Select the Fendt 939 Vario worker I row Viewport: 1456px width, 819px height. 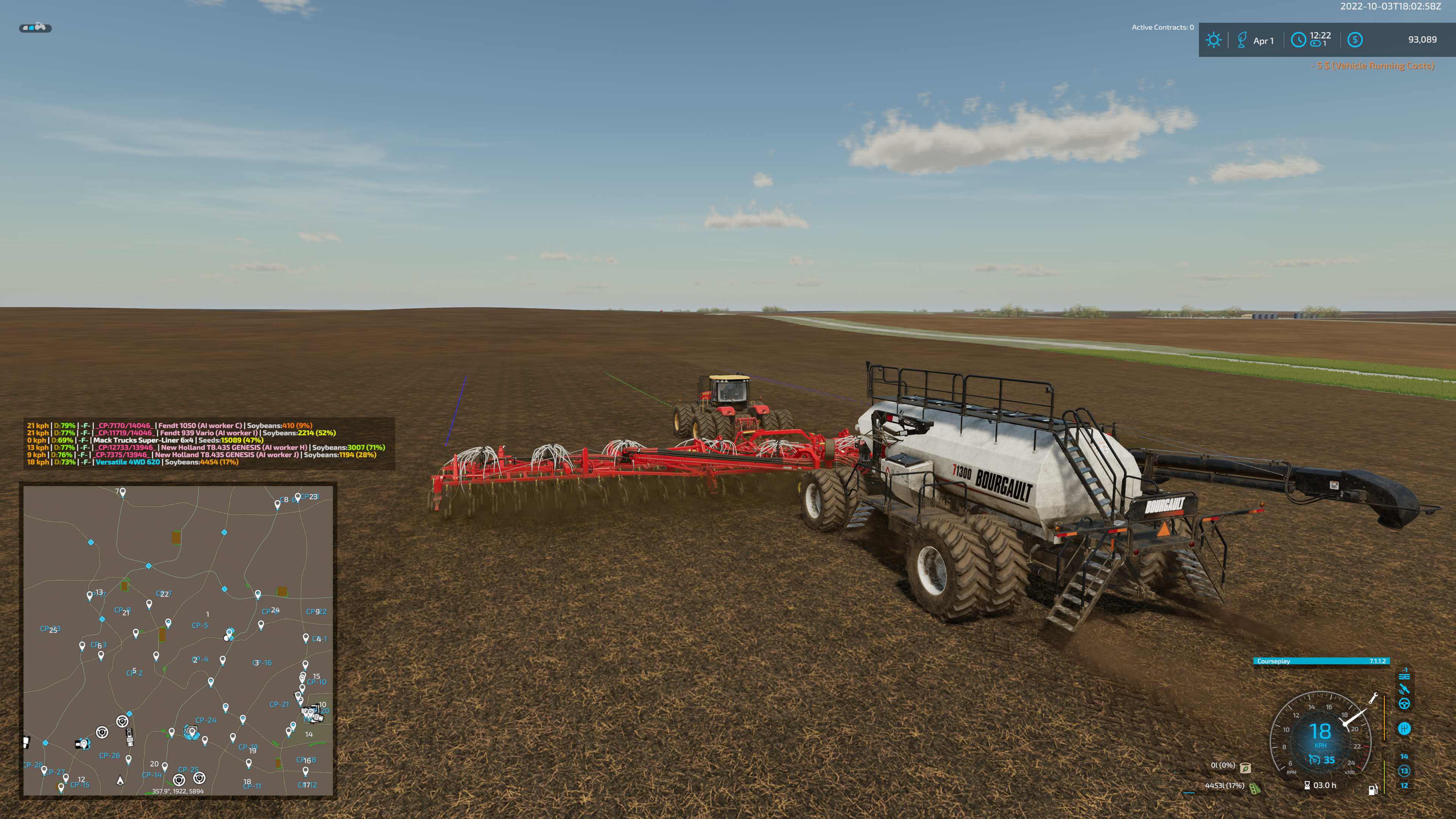point(181,433)
